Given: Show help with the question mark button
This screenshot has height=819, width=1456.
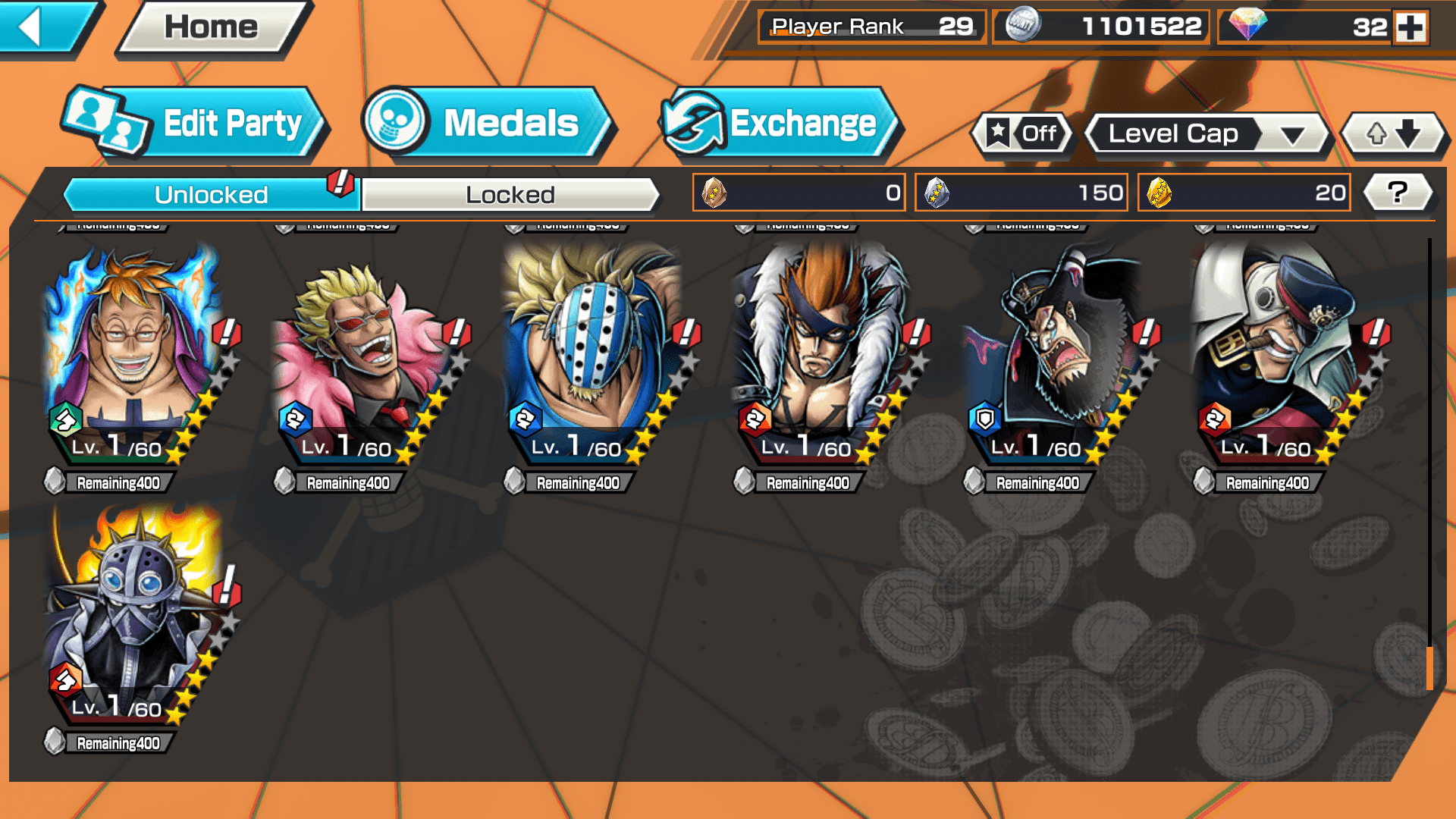Looking at the screenshot, I should (x=1398, y=193).
